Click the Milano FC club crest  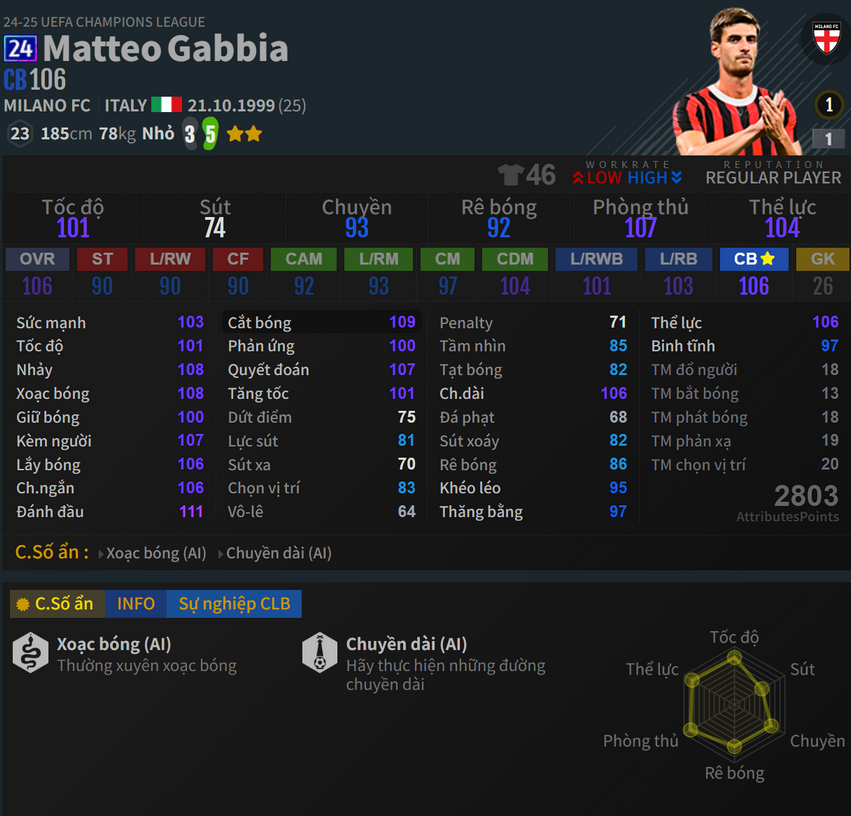click(x=825, y=40)
